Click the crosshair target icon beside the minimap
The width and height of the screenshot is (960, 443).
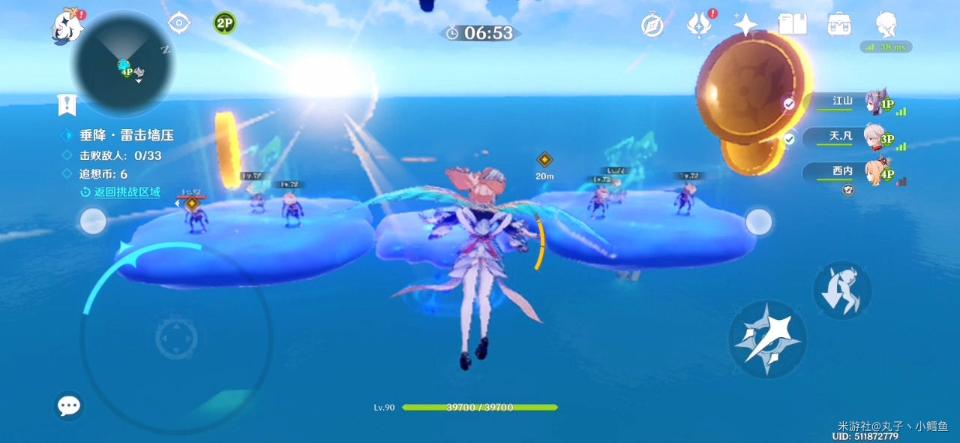pos(179,23)
